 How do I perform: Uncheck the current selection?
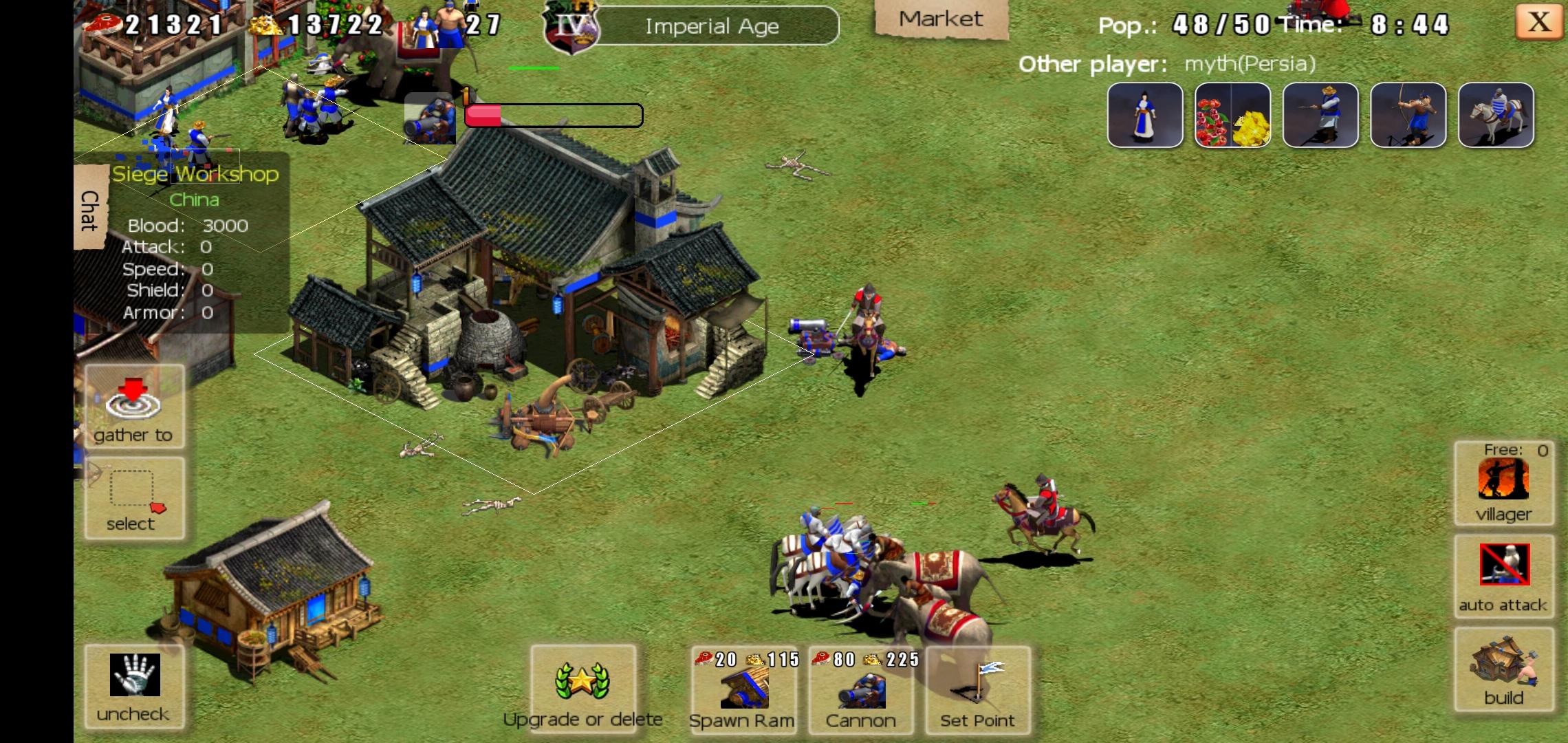(x=134, y=687)
